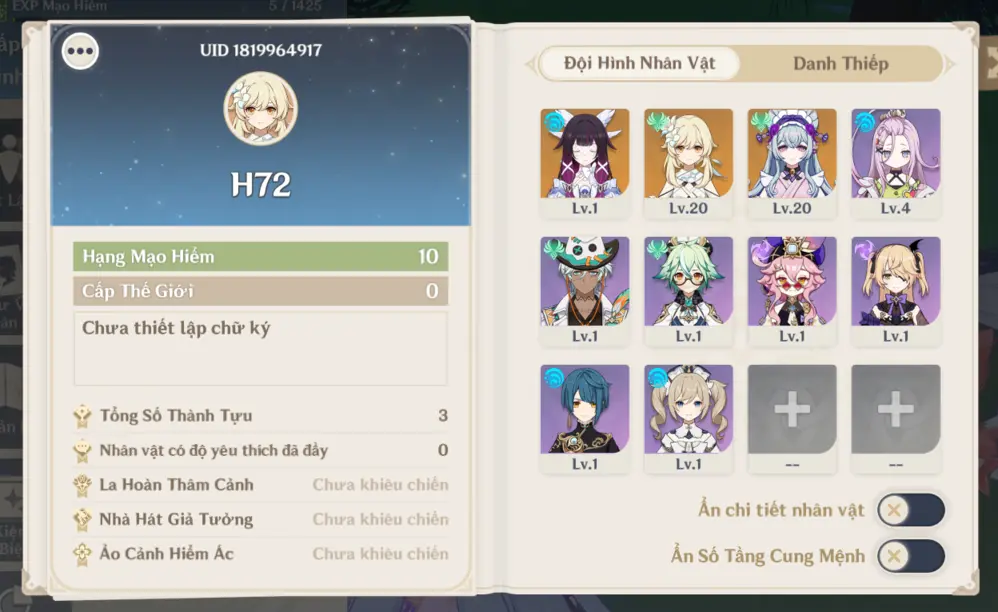Toggle Ẩn chi tiết nhân vật switch

click(910, 510)
